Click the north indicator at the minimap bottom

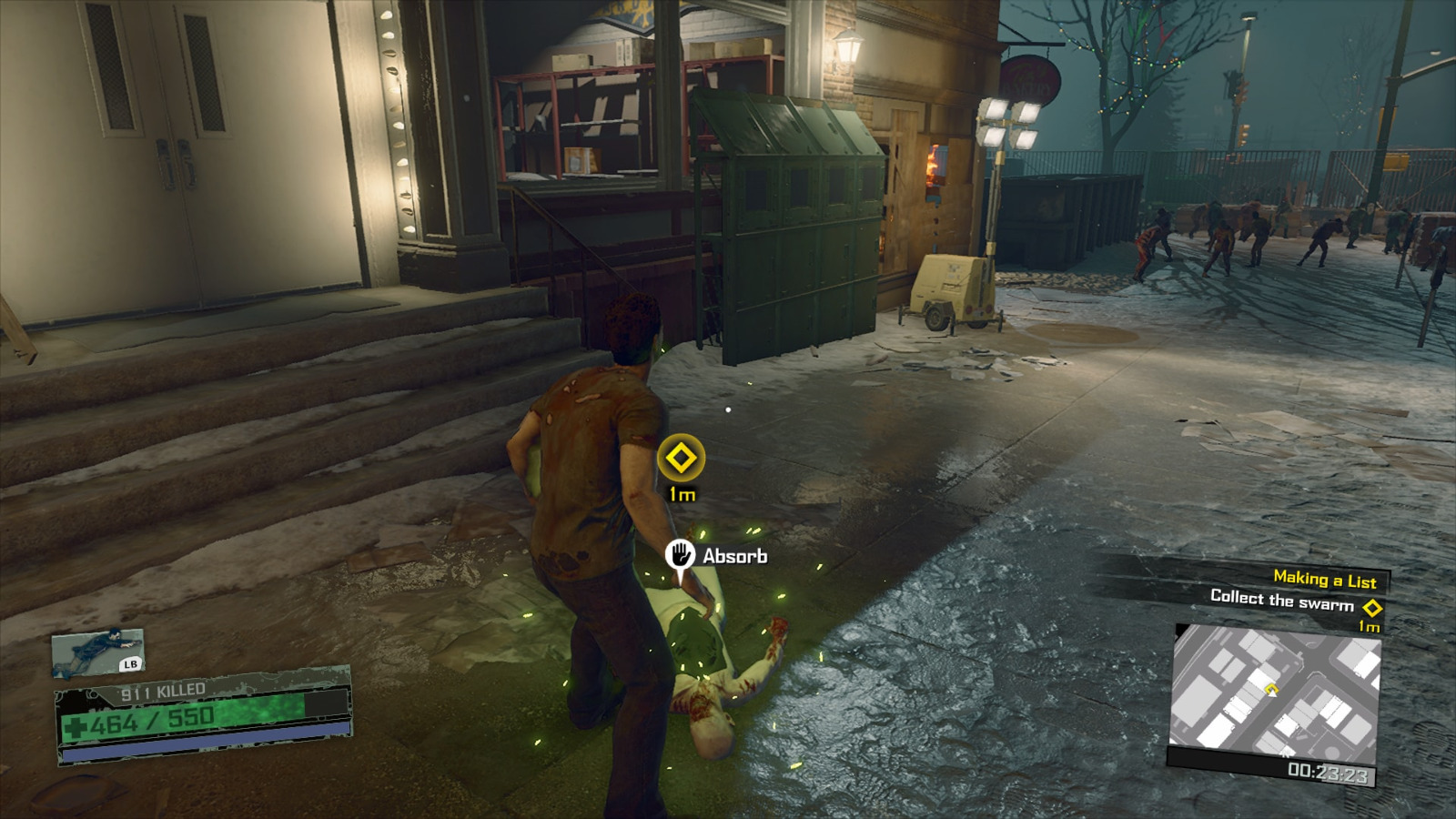tap(1286, 753)
